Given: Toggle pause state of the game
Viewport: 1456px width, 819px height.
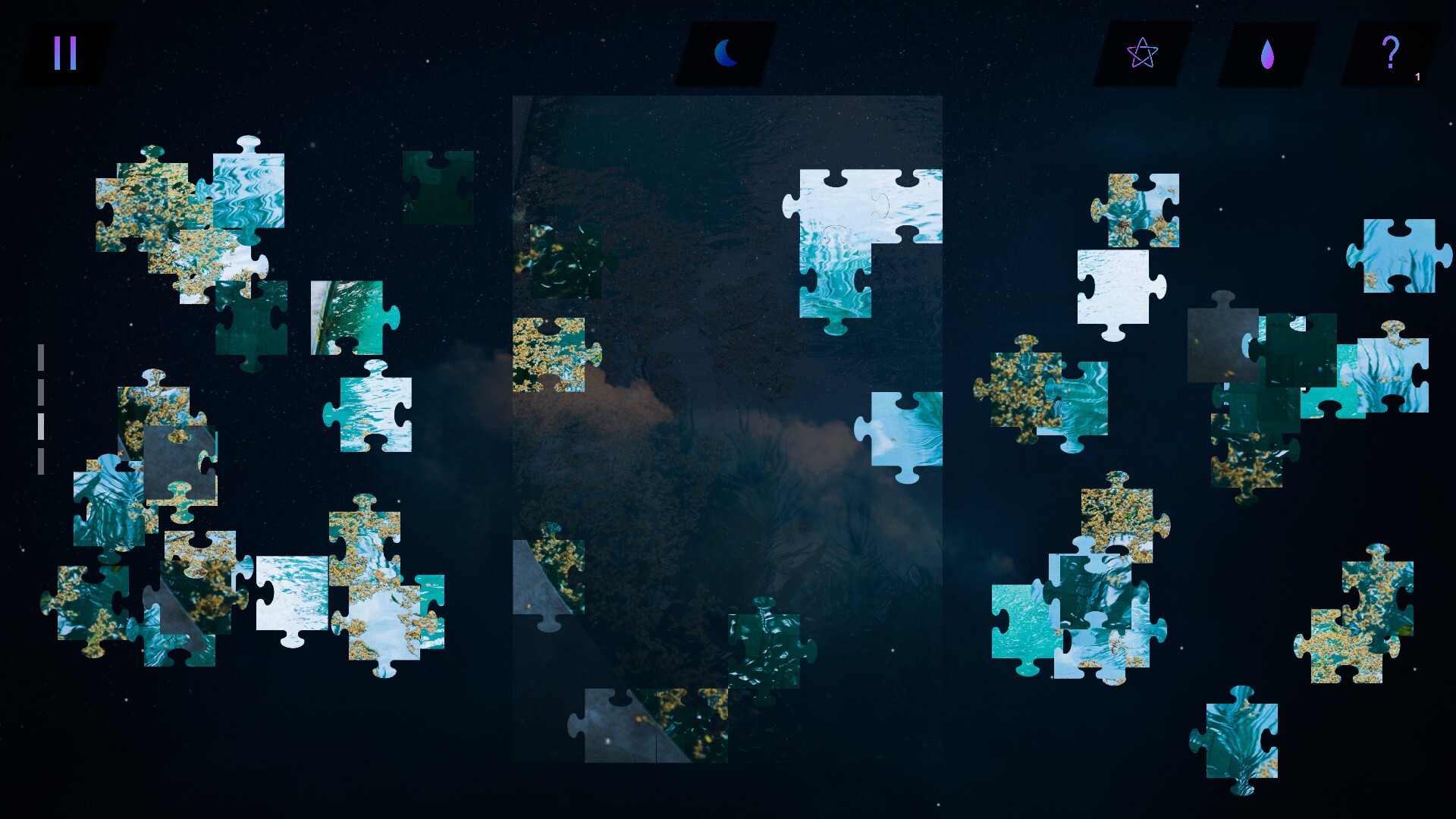Looking at the screenshot, I should click(x=64, y=53).
